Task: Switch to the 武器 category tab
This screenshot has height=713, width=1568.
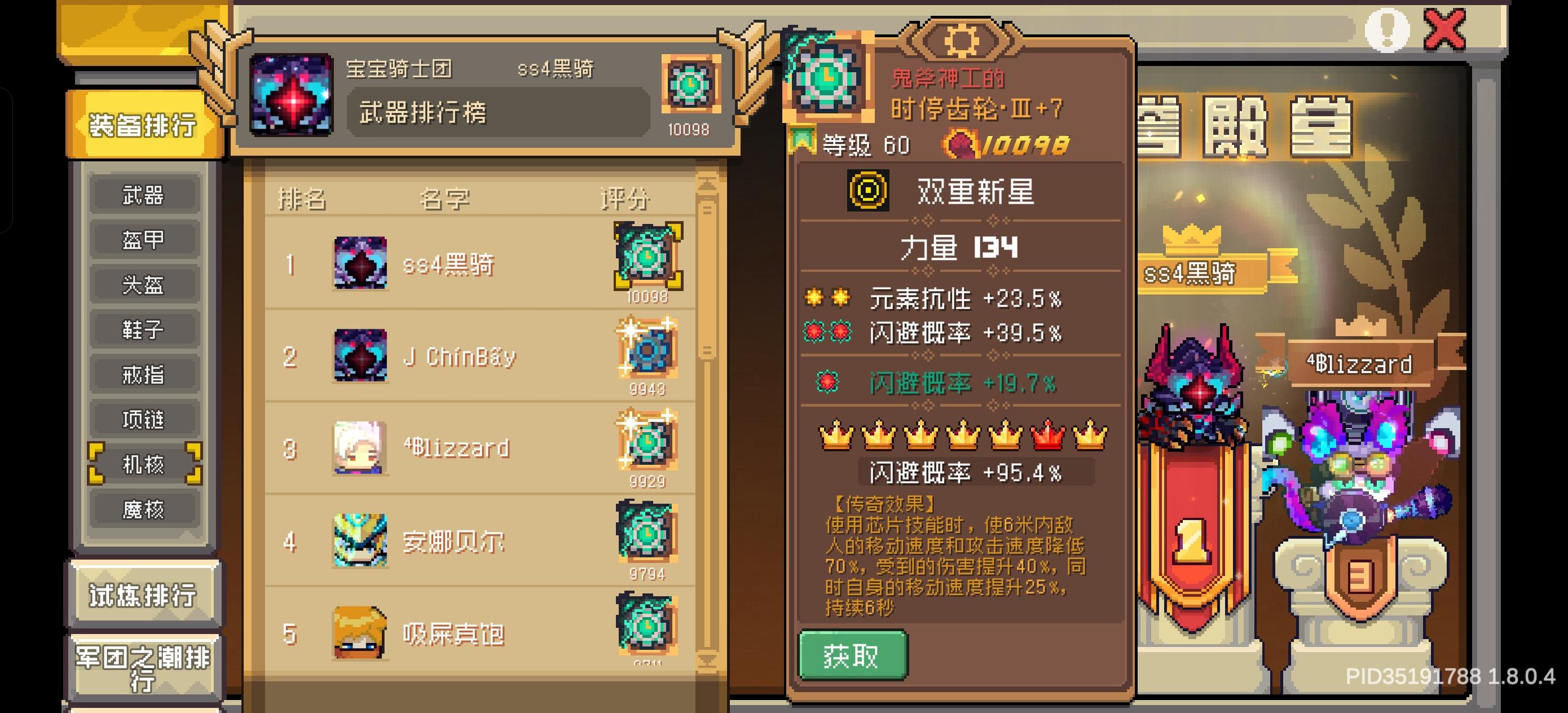Action: click(144, 193)
